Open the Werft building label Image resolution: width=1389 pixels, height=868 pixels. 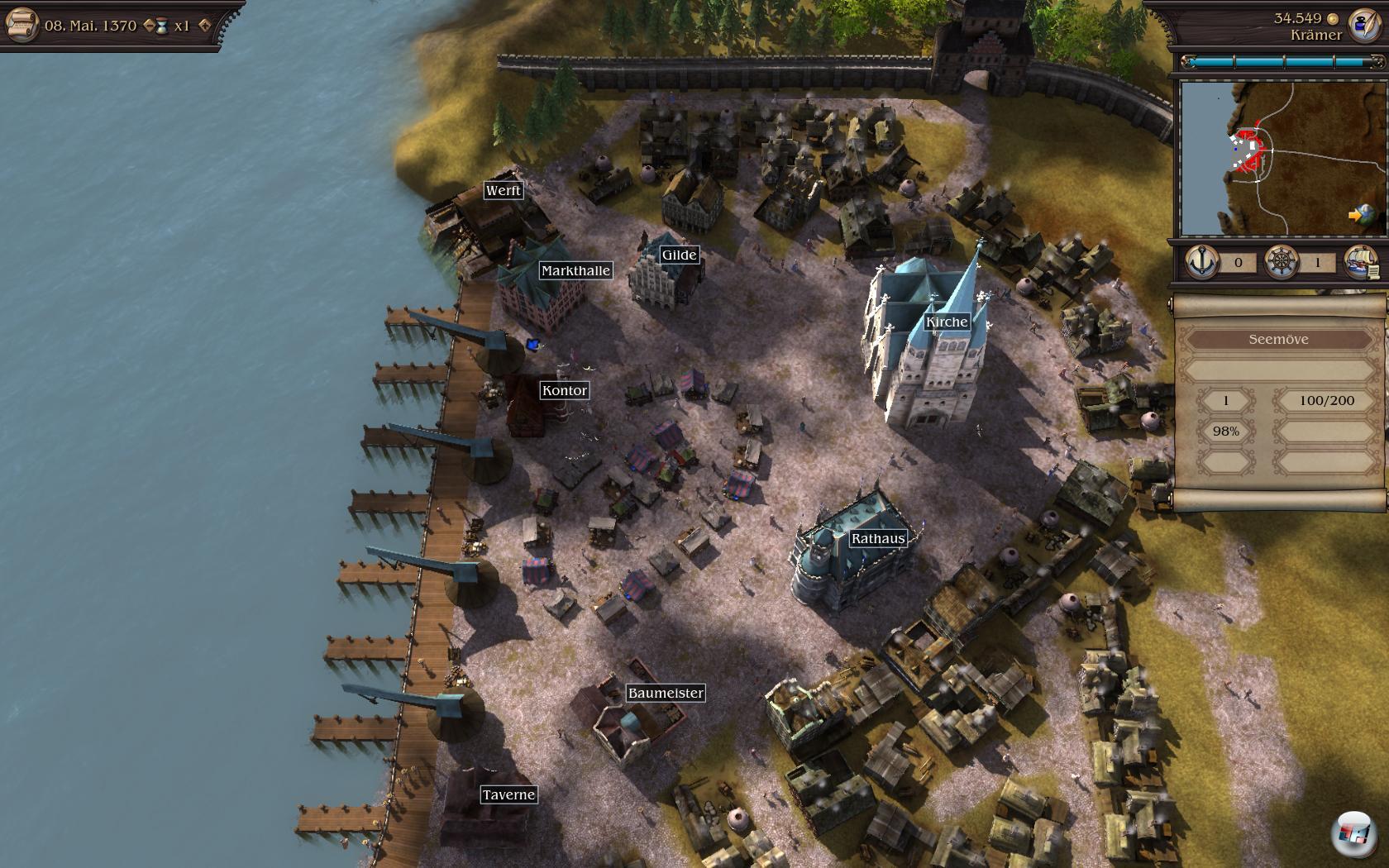pos(503,190)
